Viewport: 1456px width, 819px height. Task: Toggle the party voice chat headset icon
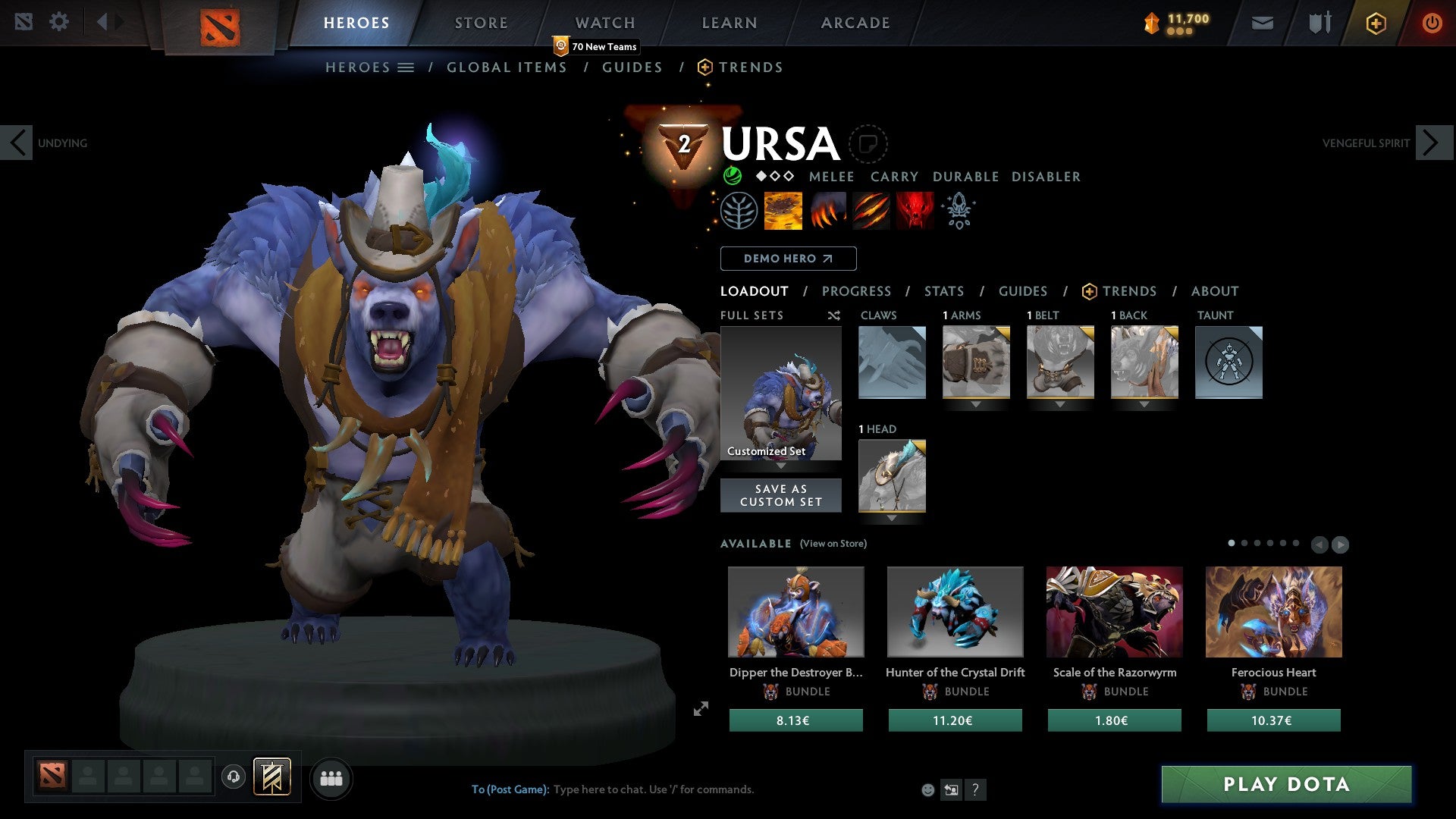(x=233, y=777)
